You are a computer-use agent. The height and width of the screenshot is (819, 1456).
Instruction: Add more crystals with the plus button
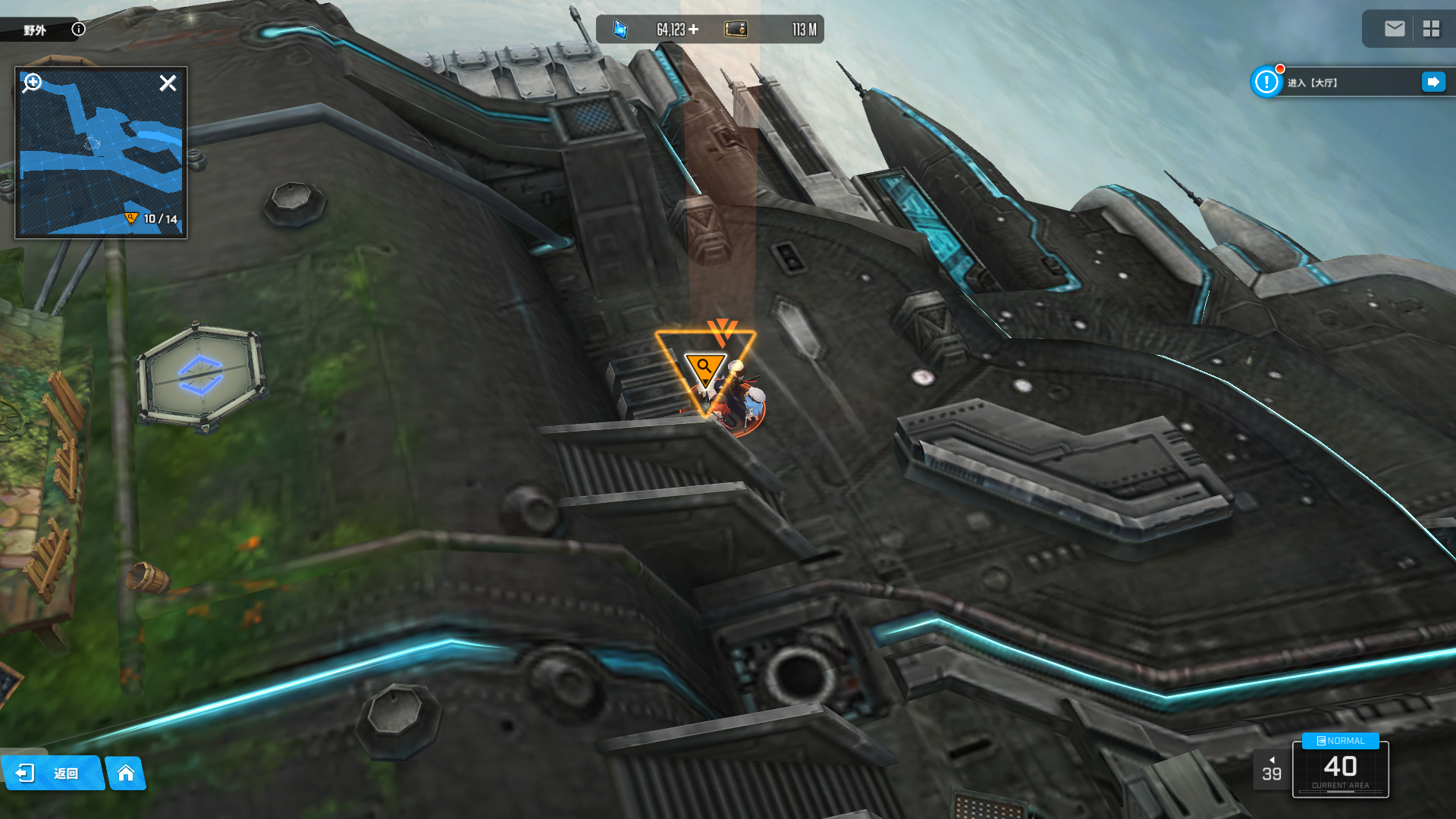pos(694,30)
